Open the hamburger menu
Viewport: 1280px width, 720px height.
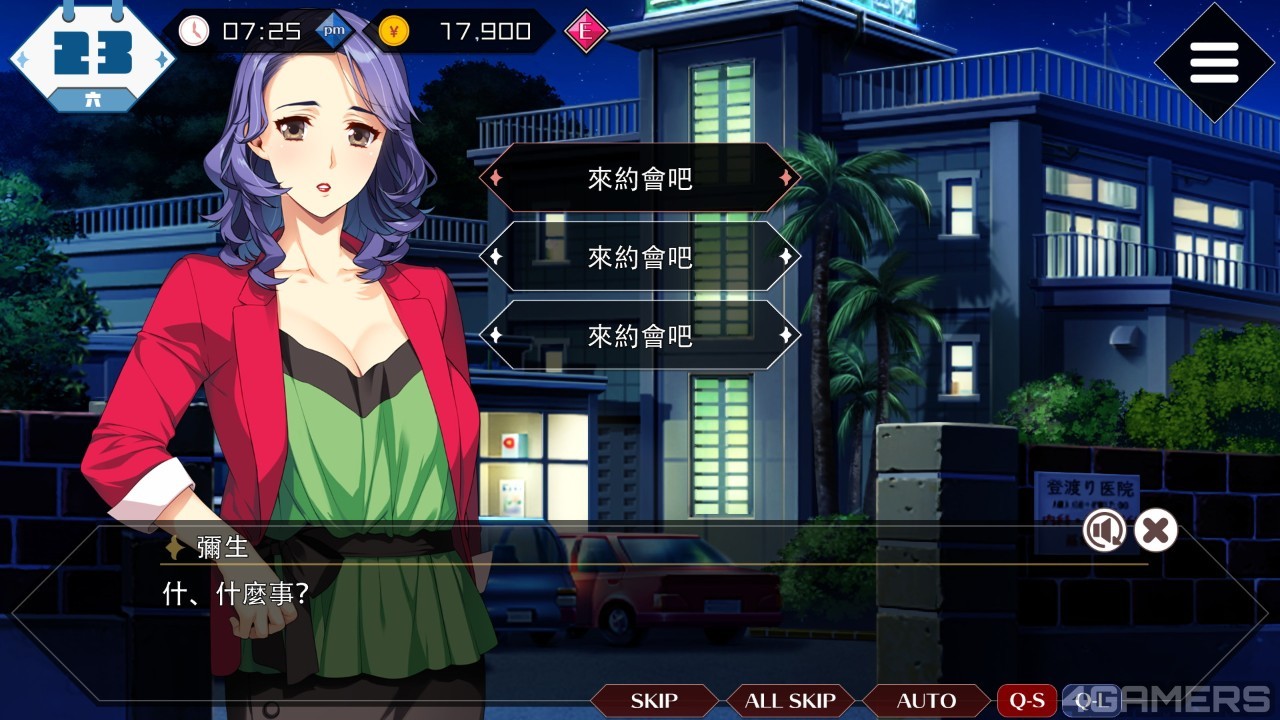coord(1214,63)
